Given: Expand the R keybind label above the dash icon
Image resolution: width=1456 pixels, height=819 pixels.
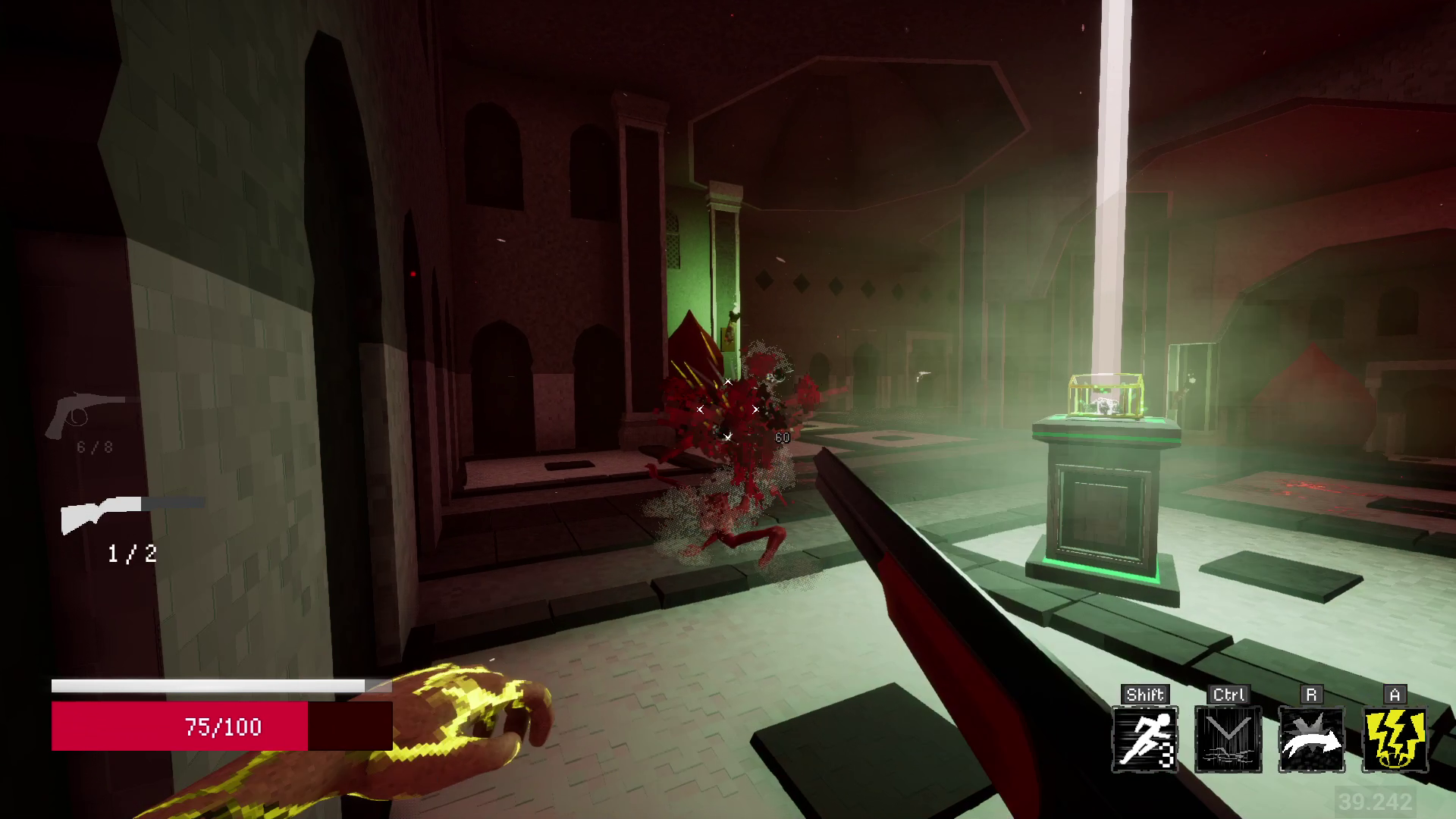Looking at the screenshot, I should [1312, 693].
